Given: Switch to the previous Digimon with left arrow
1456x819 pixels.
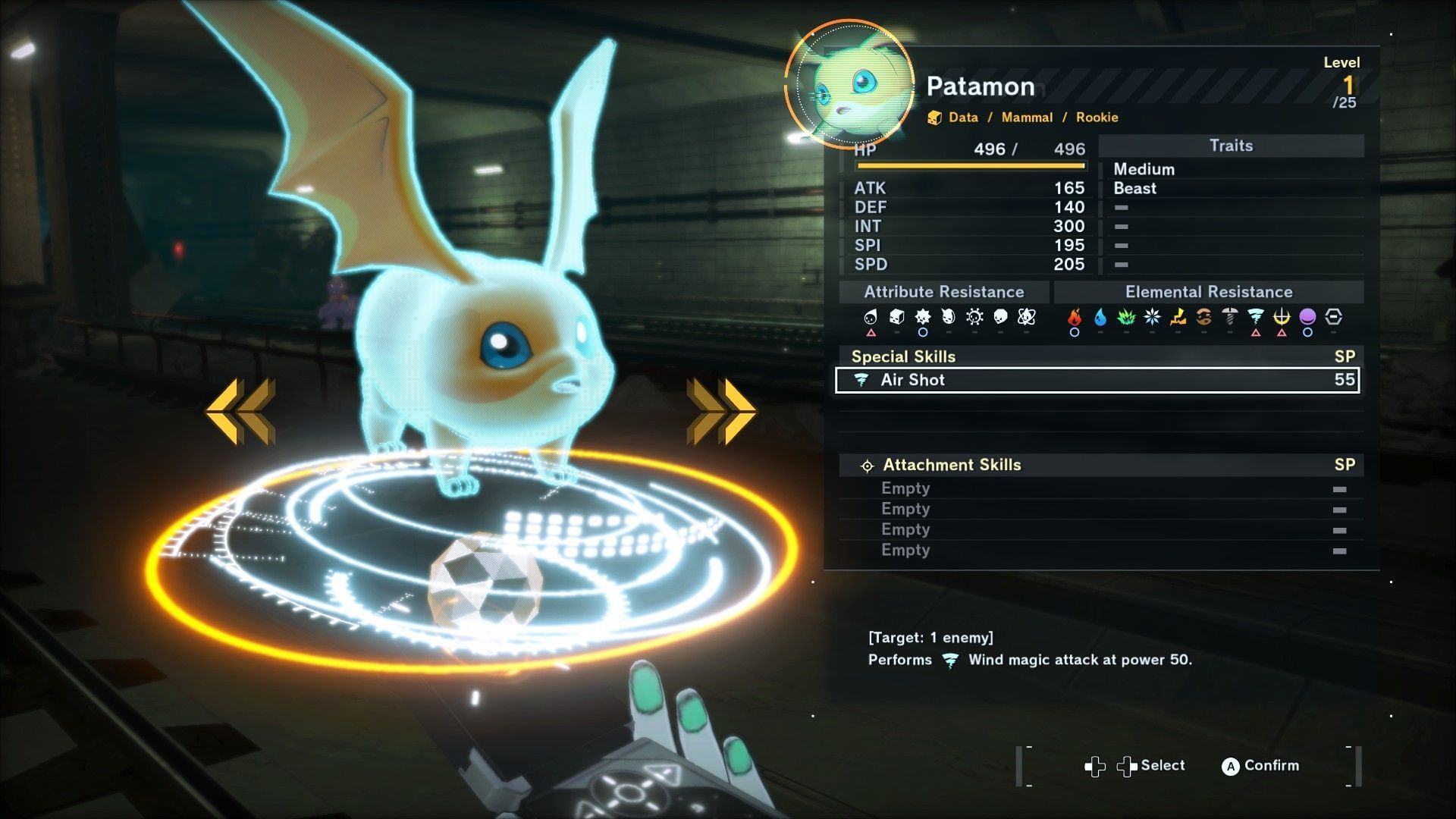Looking at the screenshot, I should click(240, 411).
